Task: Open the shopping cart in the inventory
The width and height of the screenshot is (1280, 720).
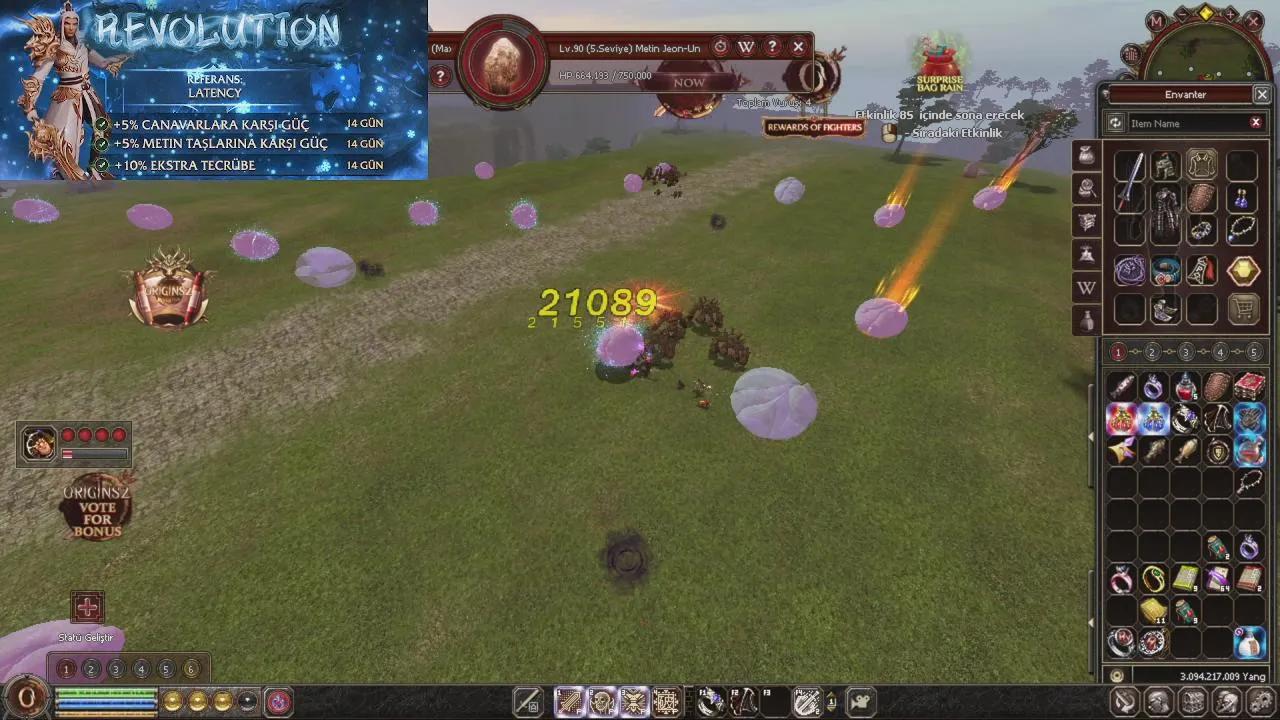Action: (1243, 310)
